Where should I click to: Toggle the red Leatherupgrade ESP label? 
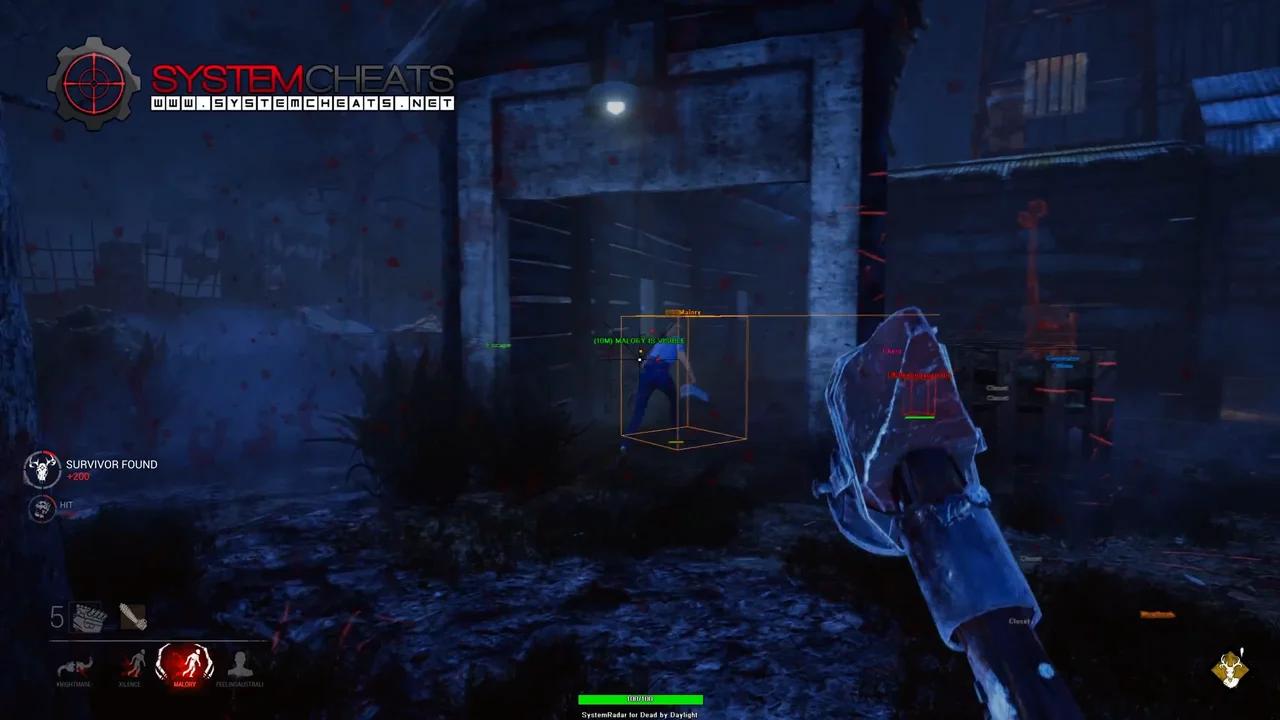click(917, 375)
